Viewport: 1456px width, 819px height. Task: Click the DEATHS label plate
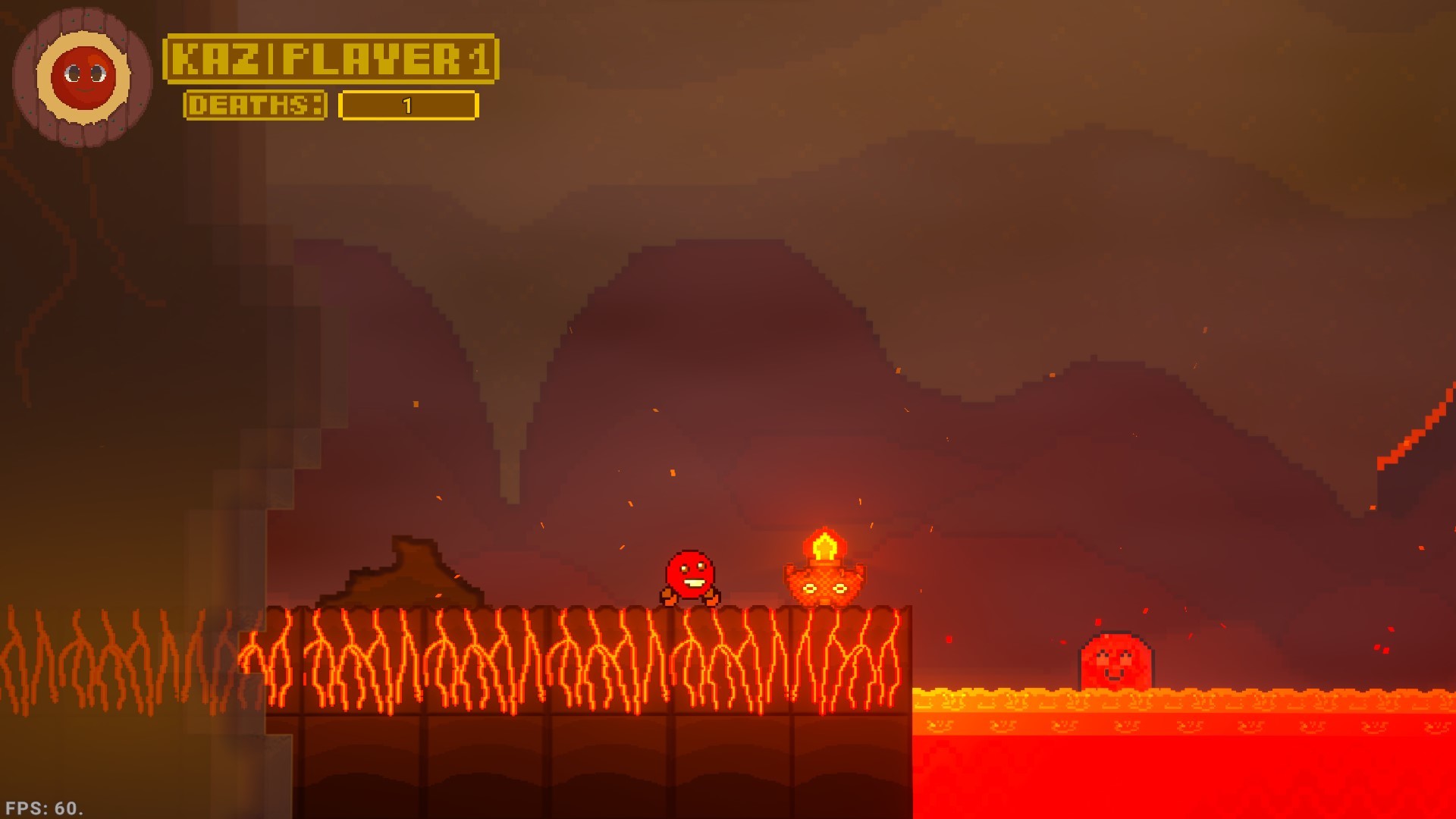[x=256, y=105]
